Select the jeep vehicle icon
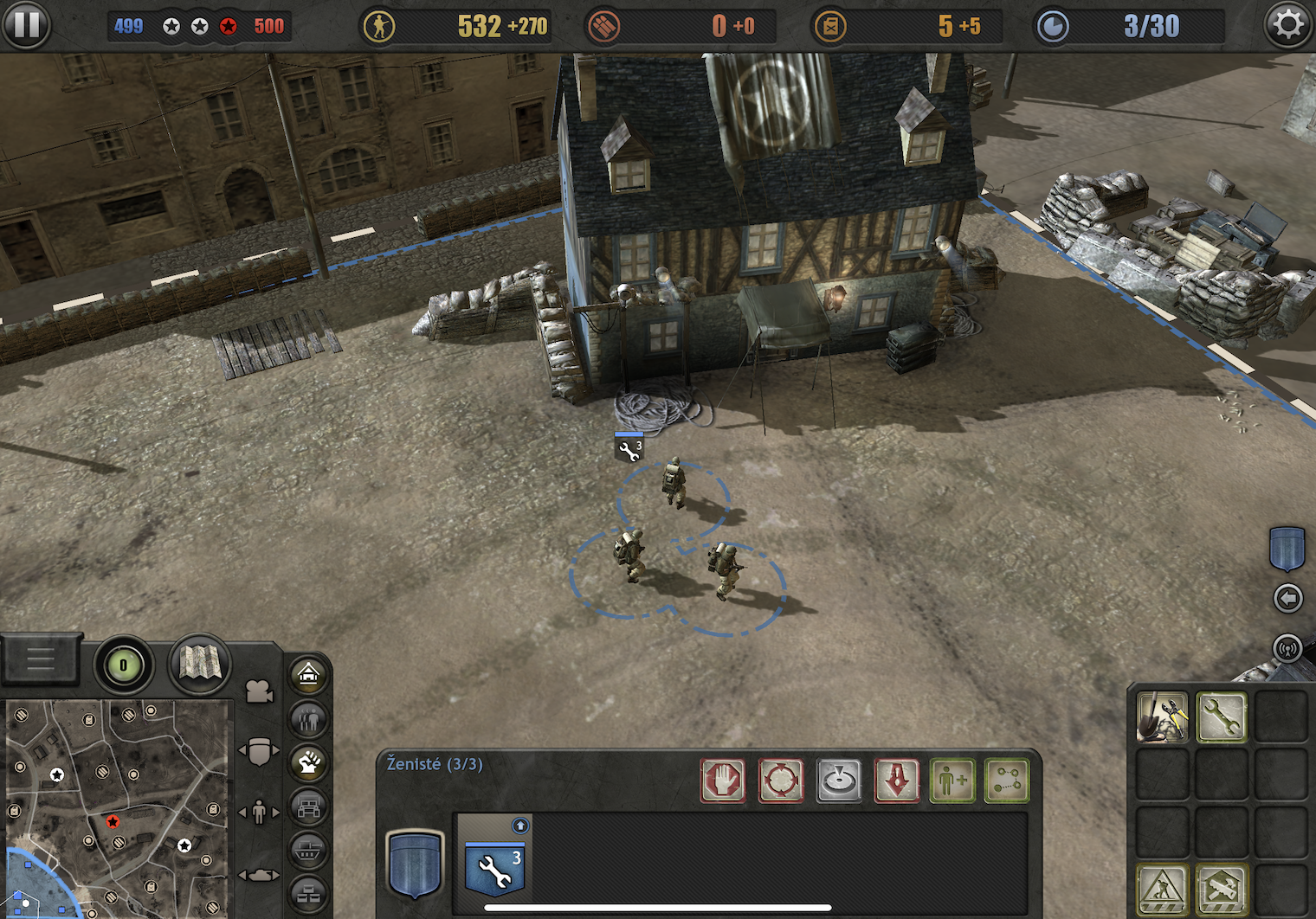The width and height of the screenshot is (1316, 919). tap(309, 808)
